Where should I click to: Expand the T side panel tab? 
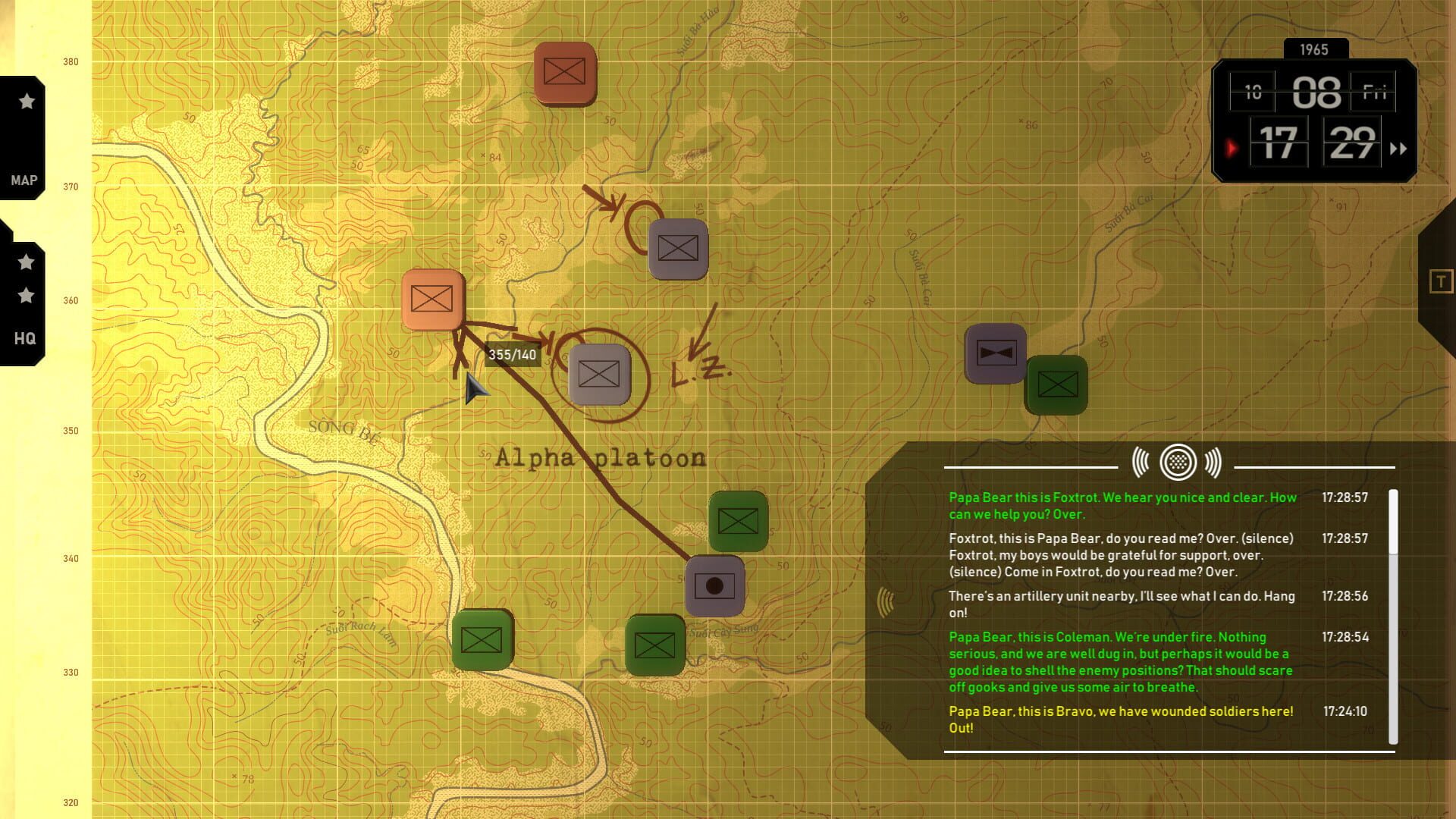tap(1440, 282)
